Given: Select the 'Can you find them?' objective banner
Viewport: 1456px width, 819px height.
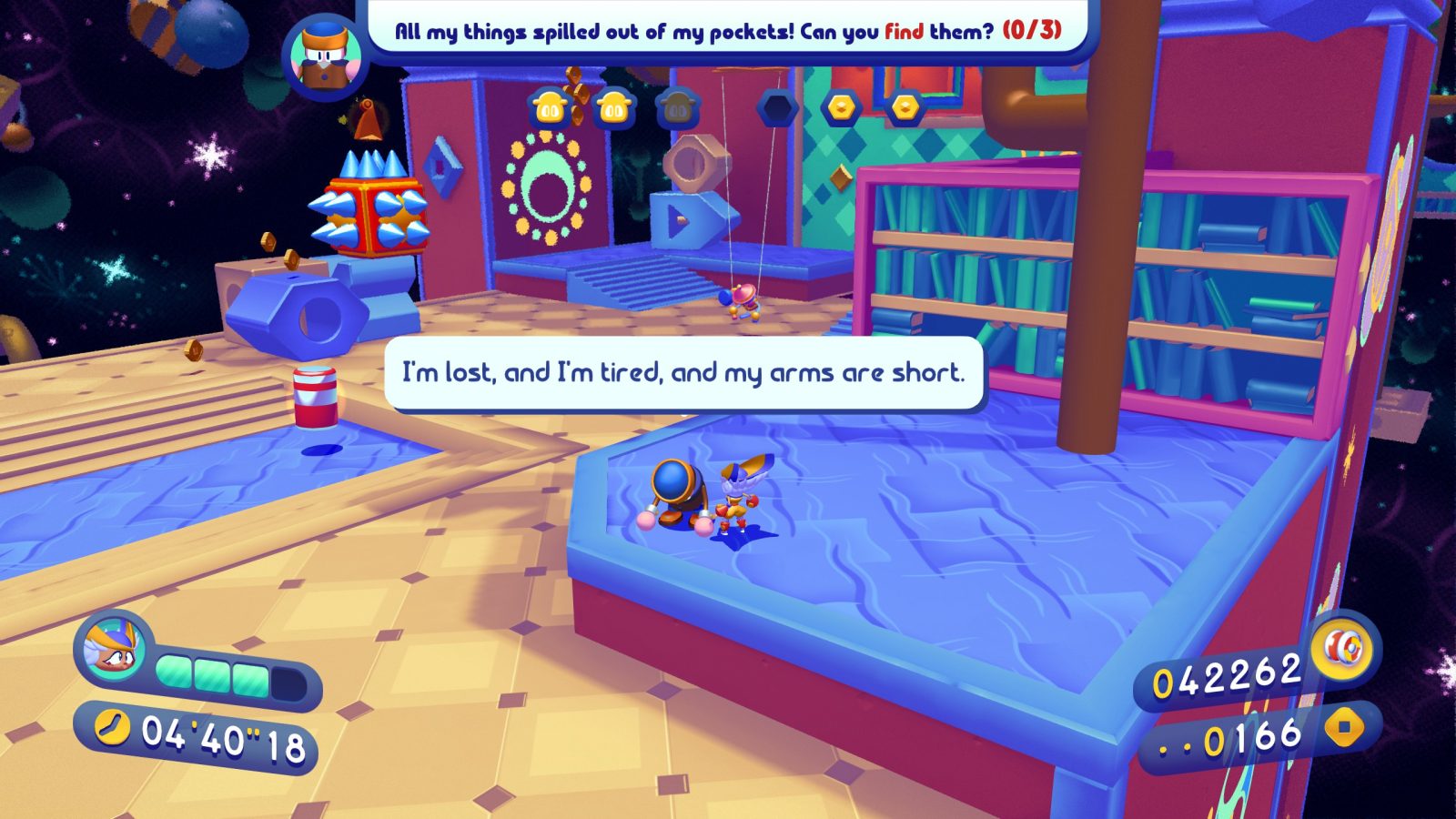Looking at the screenshot, I should (x=728, y=31).
